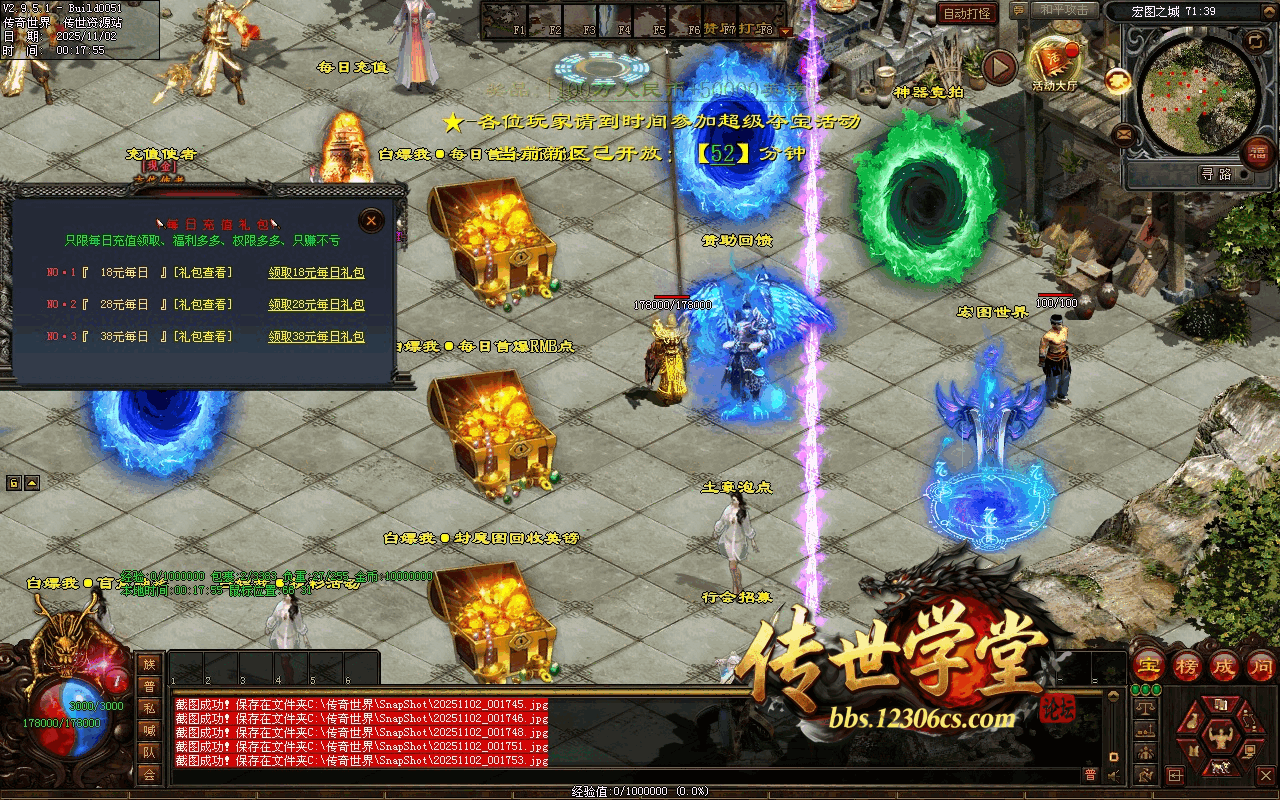Click the 福 welfare button beside minimap
The height and width of the screenshot is (800, 1280).
[1257, 153]
